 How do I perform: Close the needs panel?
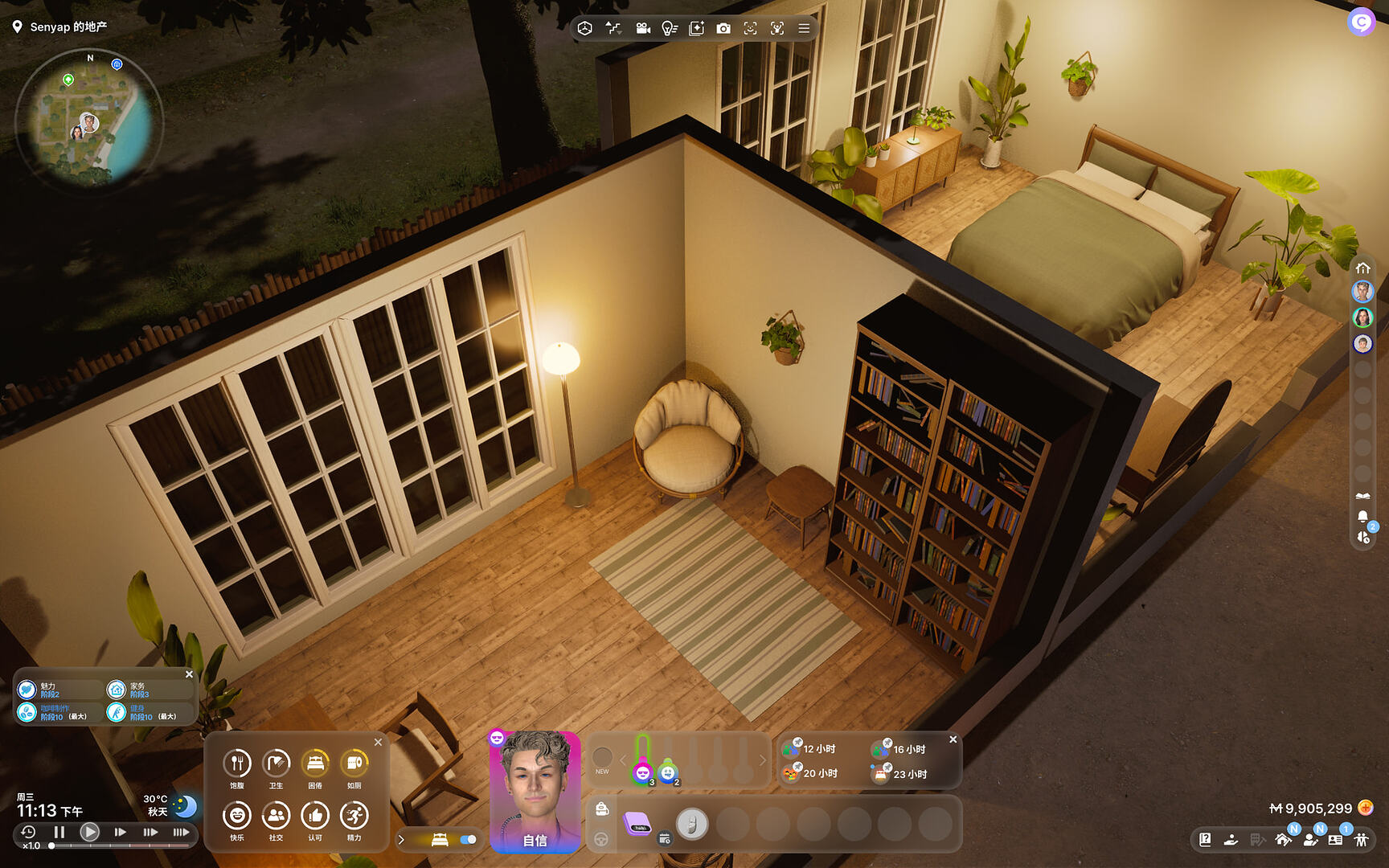pyautogui.click(x=378, y=742)
